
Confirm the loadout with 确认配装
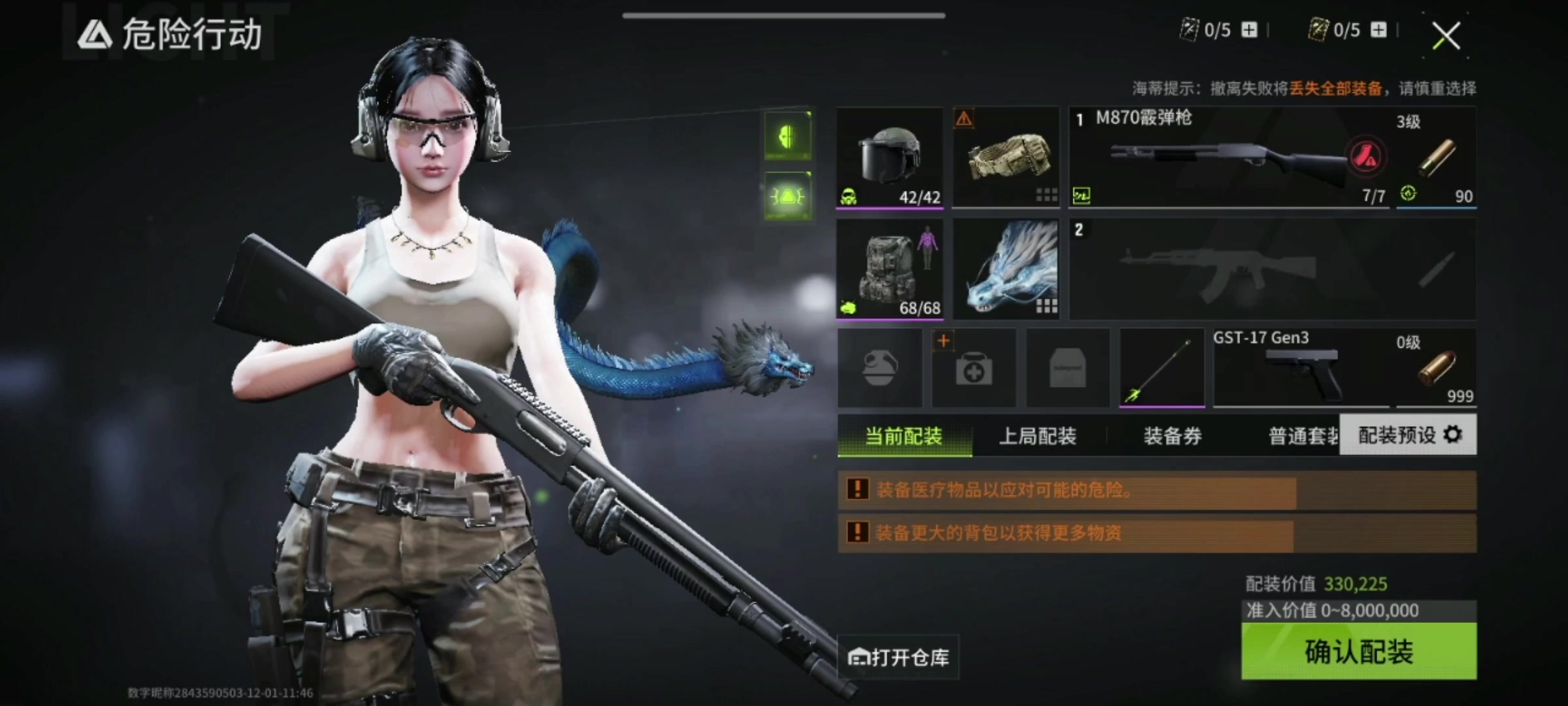coord(1358,651)
